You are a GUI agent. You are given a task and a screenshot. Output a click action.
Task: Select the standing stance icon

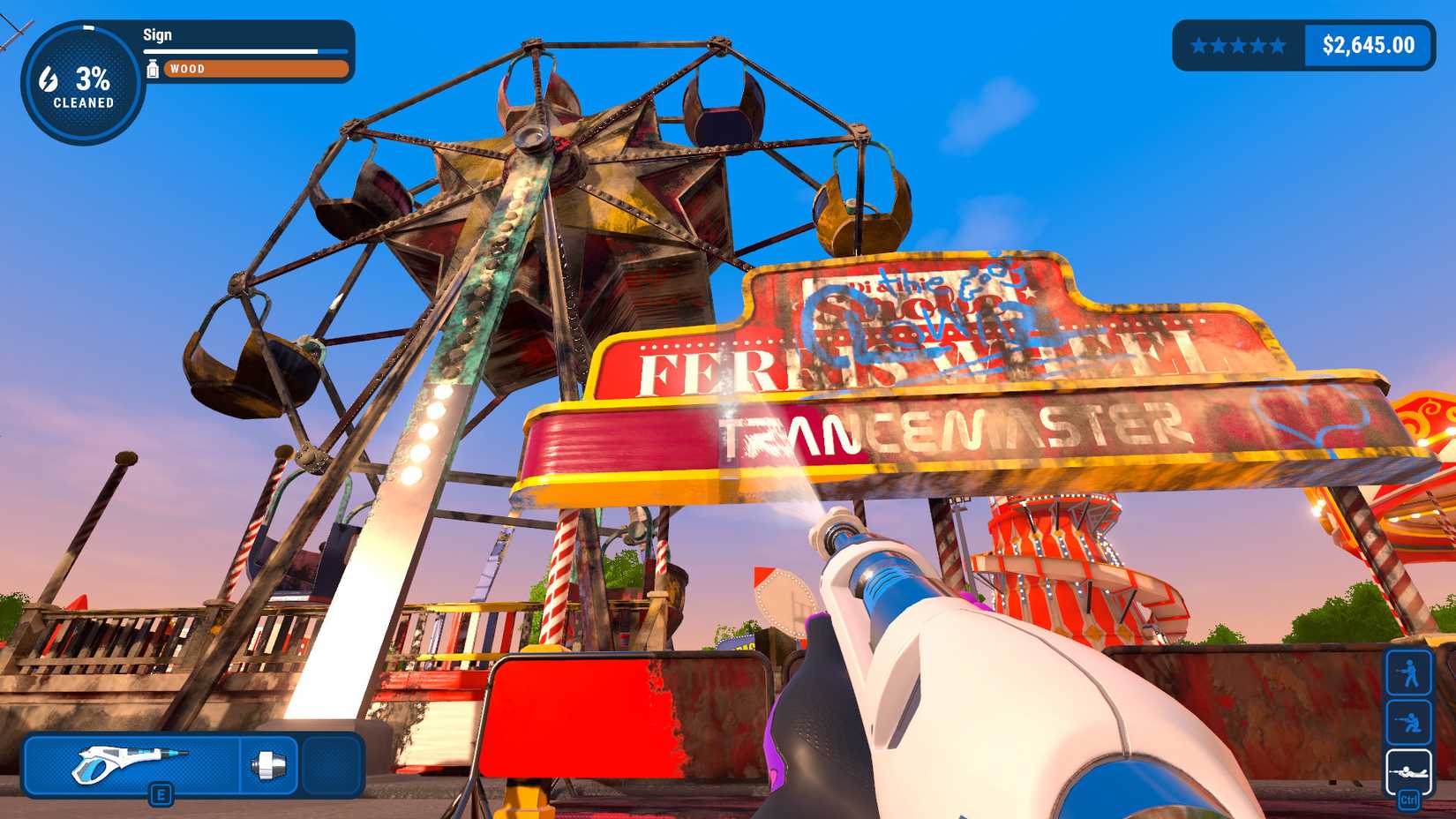pos(1409,671)
